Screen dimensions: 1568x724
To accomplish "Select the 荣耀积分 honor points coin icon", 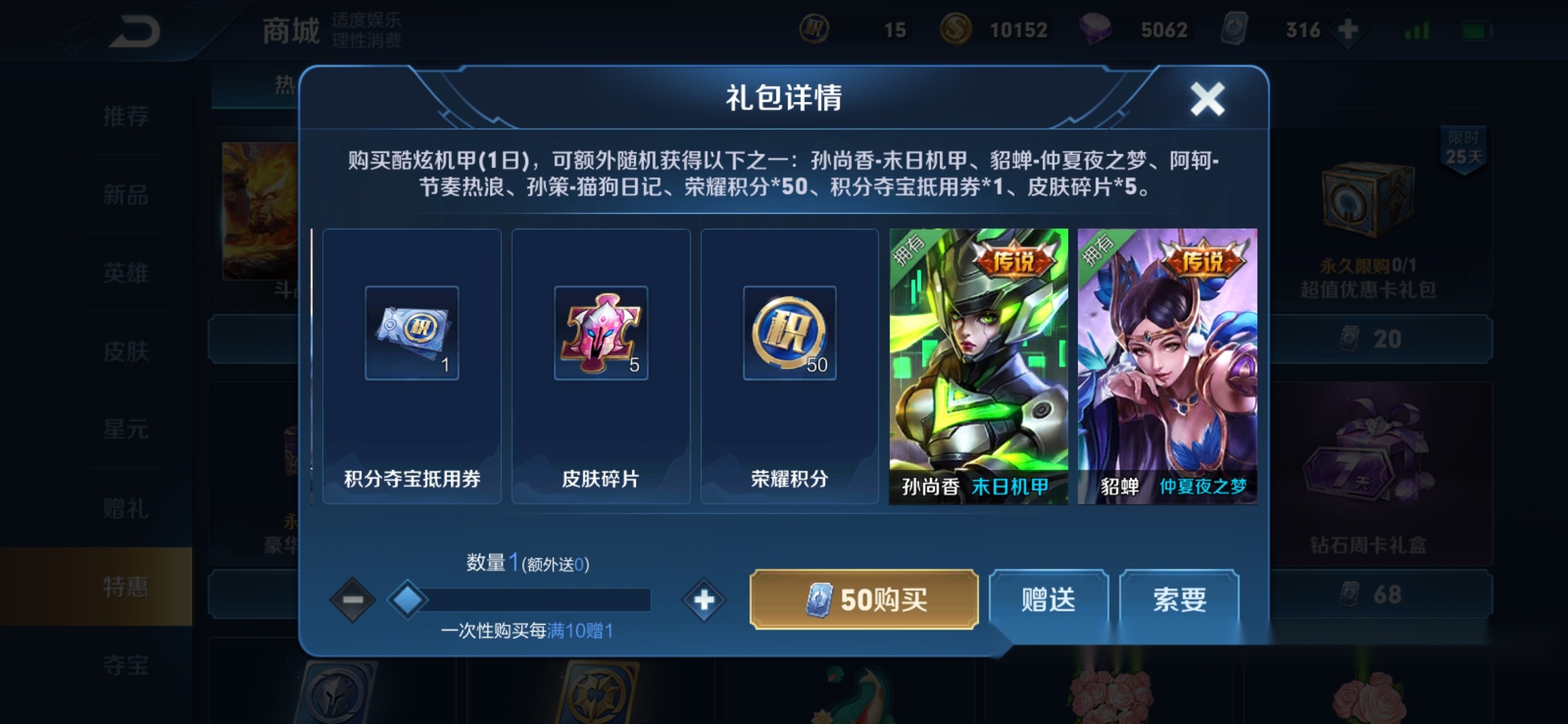I will pos(789,333).
